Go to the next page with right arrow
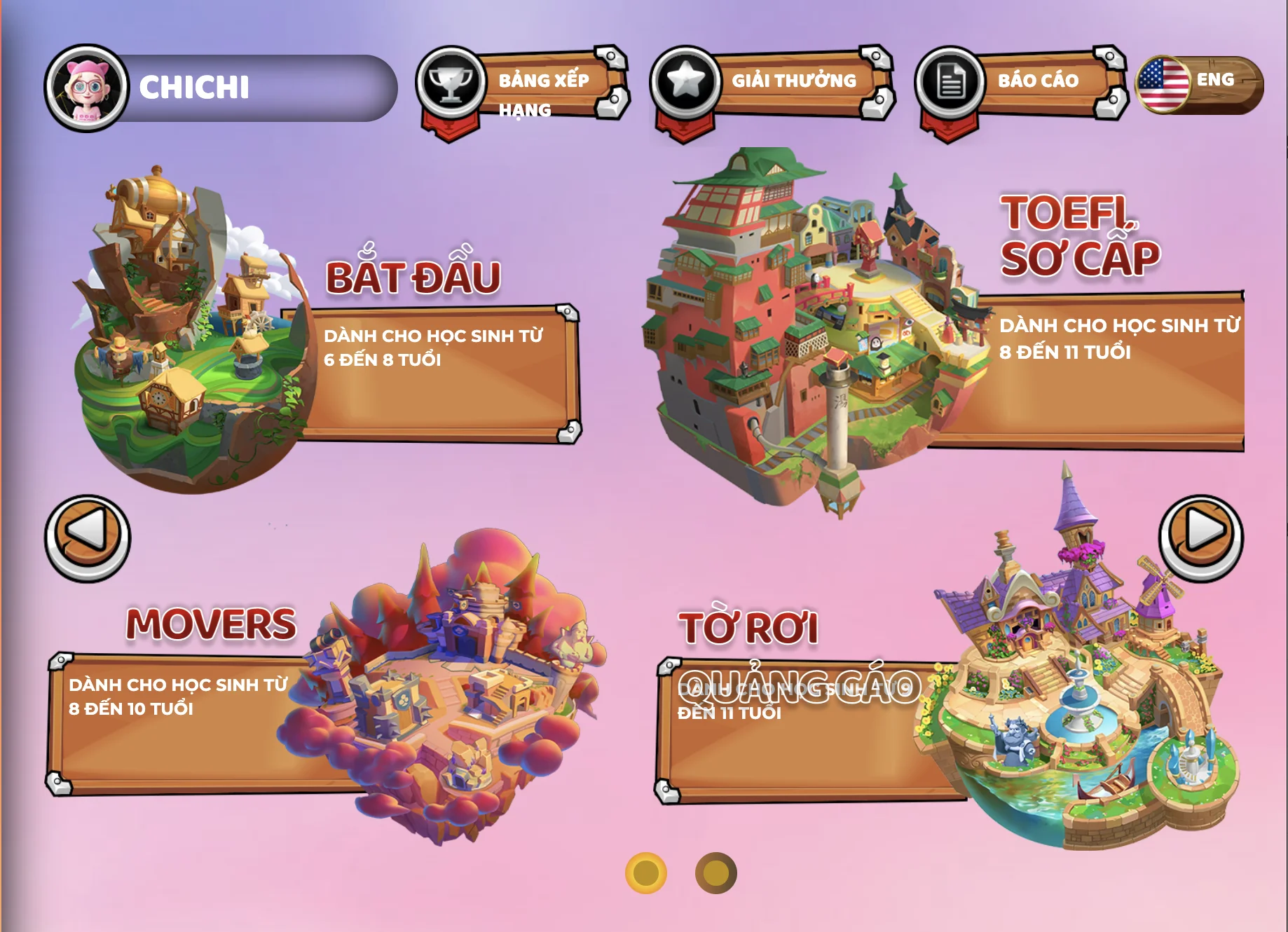The width and height of the screenshot is (1288, 932). click(x=1200, y=536)
